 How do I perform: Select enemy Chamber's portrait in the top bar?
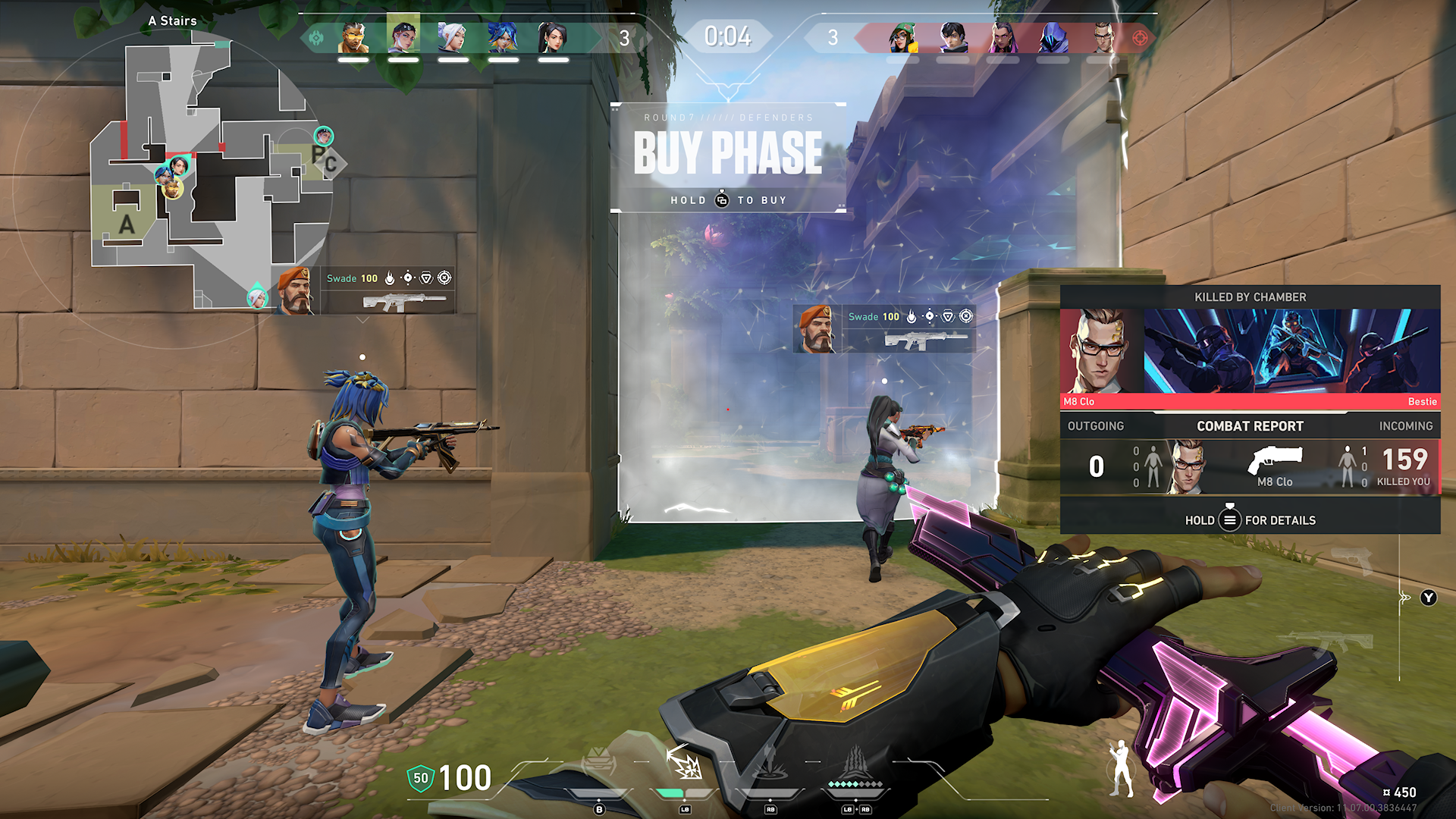coord(1102,36)
